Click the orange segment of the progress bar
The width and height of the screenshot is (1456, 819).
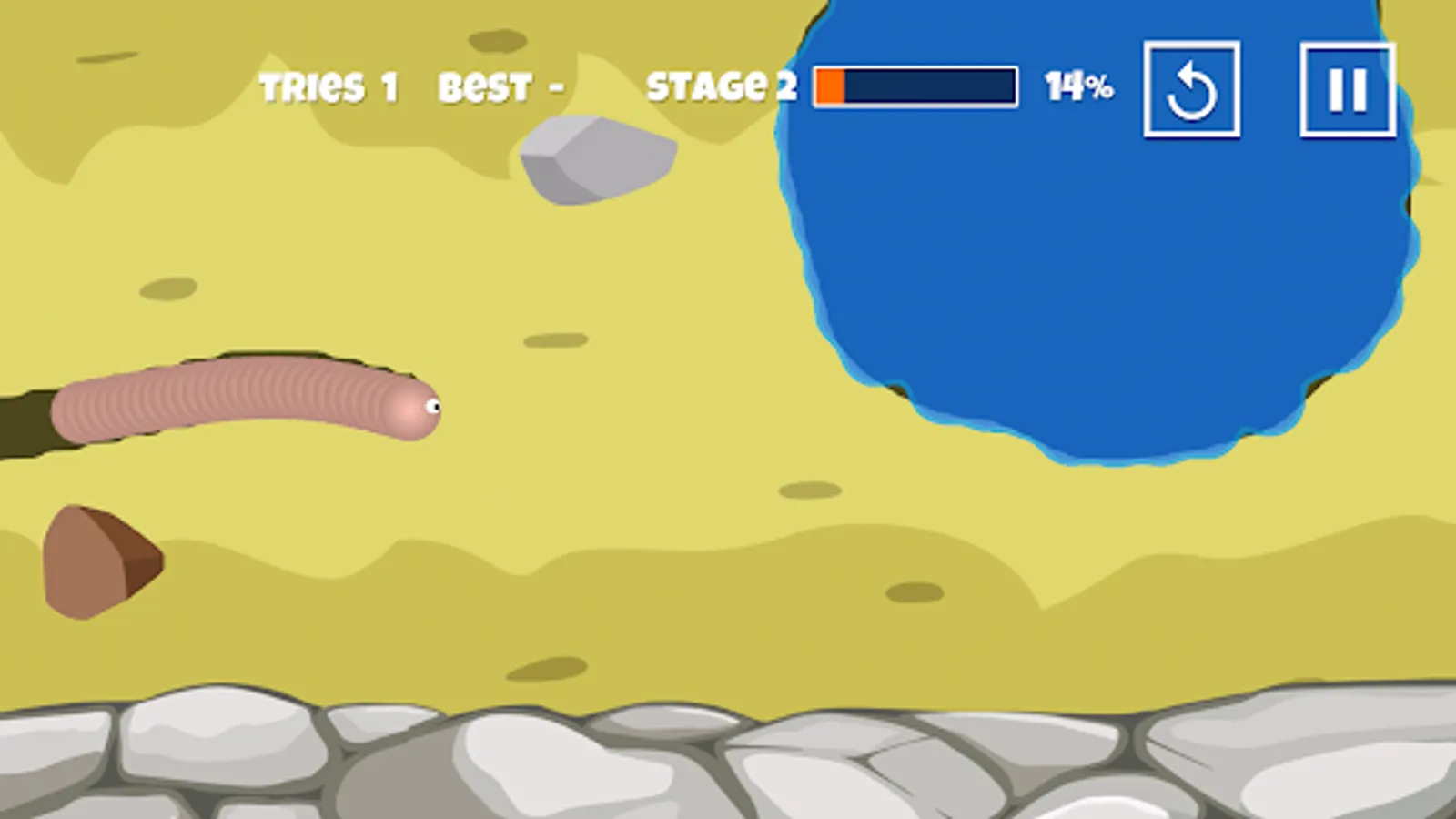(x=830, y=86)
